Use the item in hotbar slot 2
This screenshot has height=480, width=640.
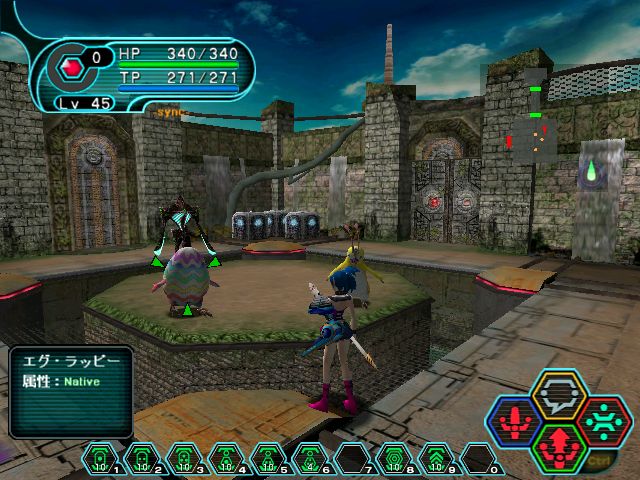(142, 459)
